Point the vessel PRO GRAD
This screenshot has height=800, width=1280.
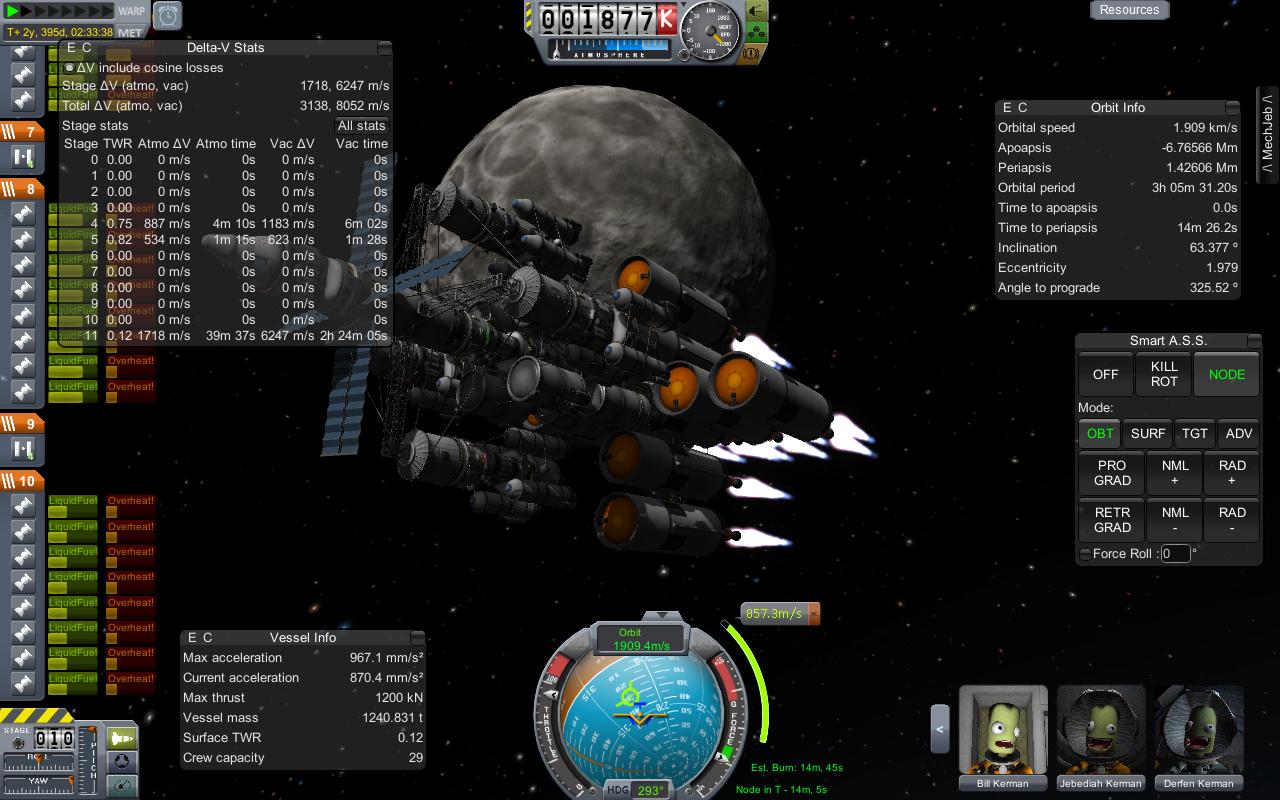tap(1112, 473)
